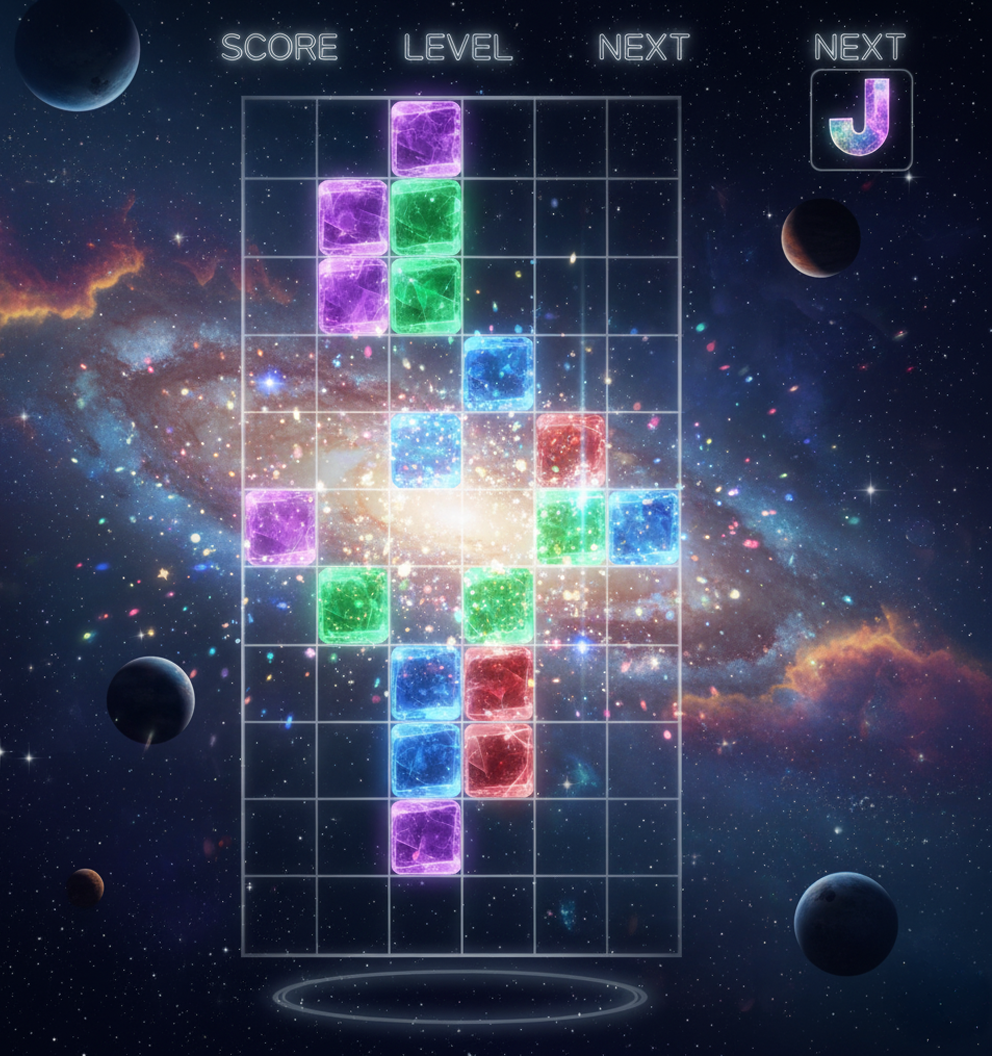The width and height of the screenshot is (992, 1056).
Task: Choose the blue block on the grid's right edge
Action: tap(644, 527)
